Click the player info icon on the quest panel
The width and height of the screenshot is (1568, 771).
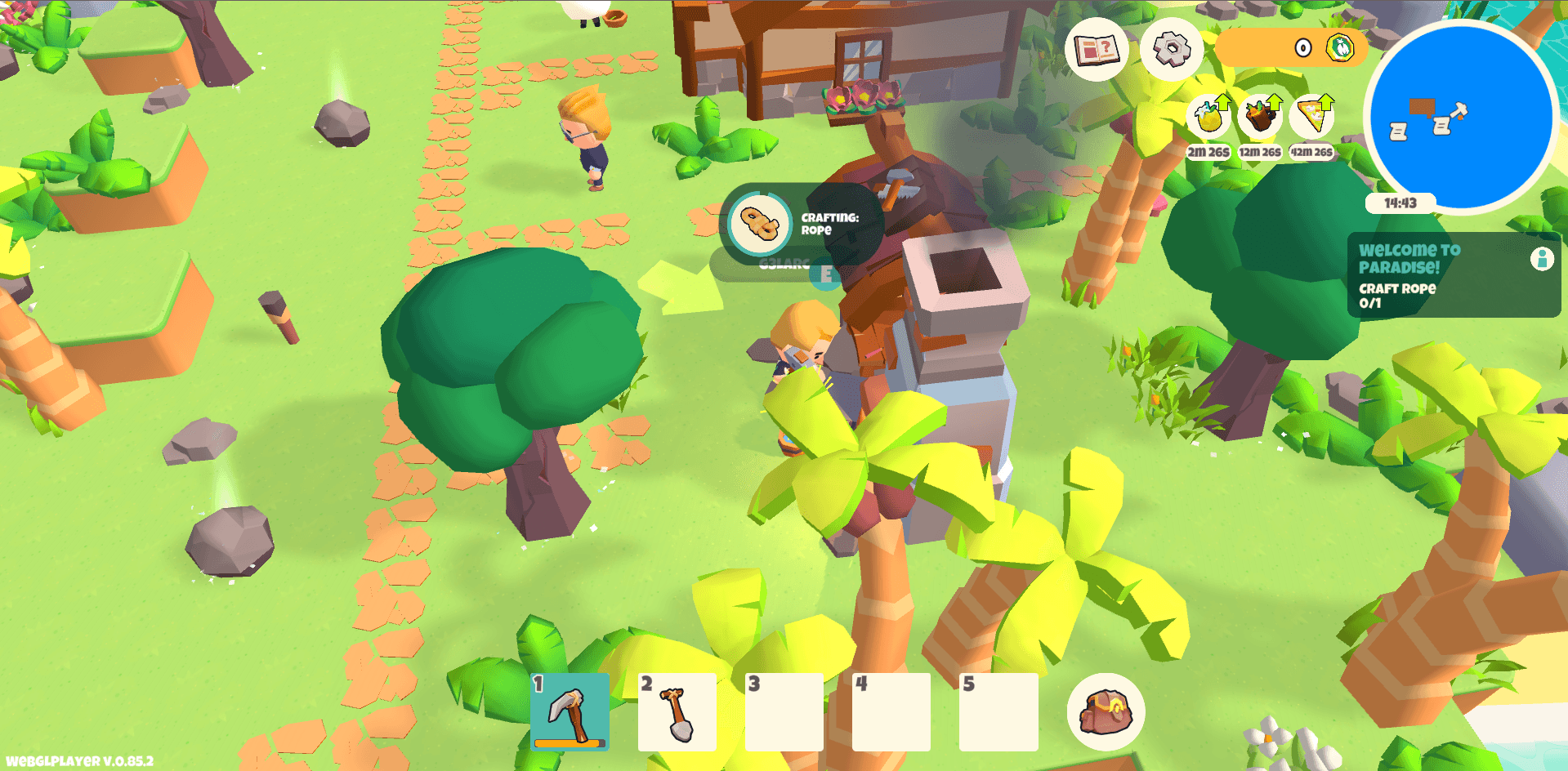pos(1541,260)
